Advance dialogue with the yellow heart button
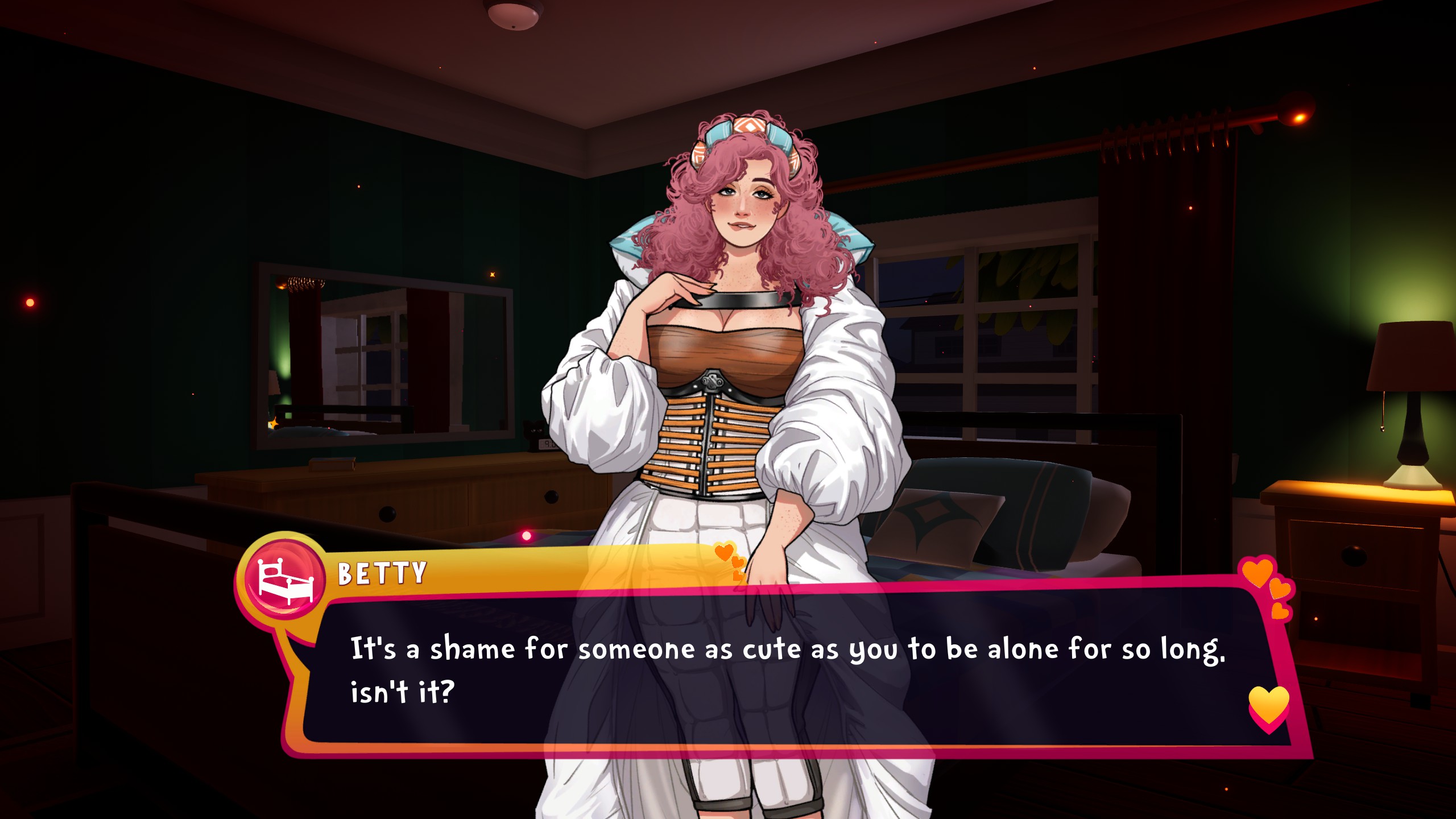The image size is (1456, 819). pyautogui.click(x=1268, y=707)
